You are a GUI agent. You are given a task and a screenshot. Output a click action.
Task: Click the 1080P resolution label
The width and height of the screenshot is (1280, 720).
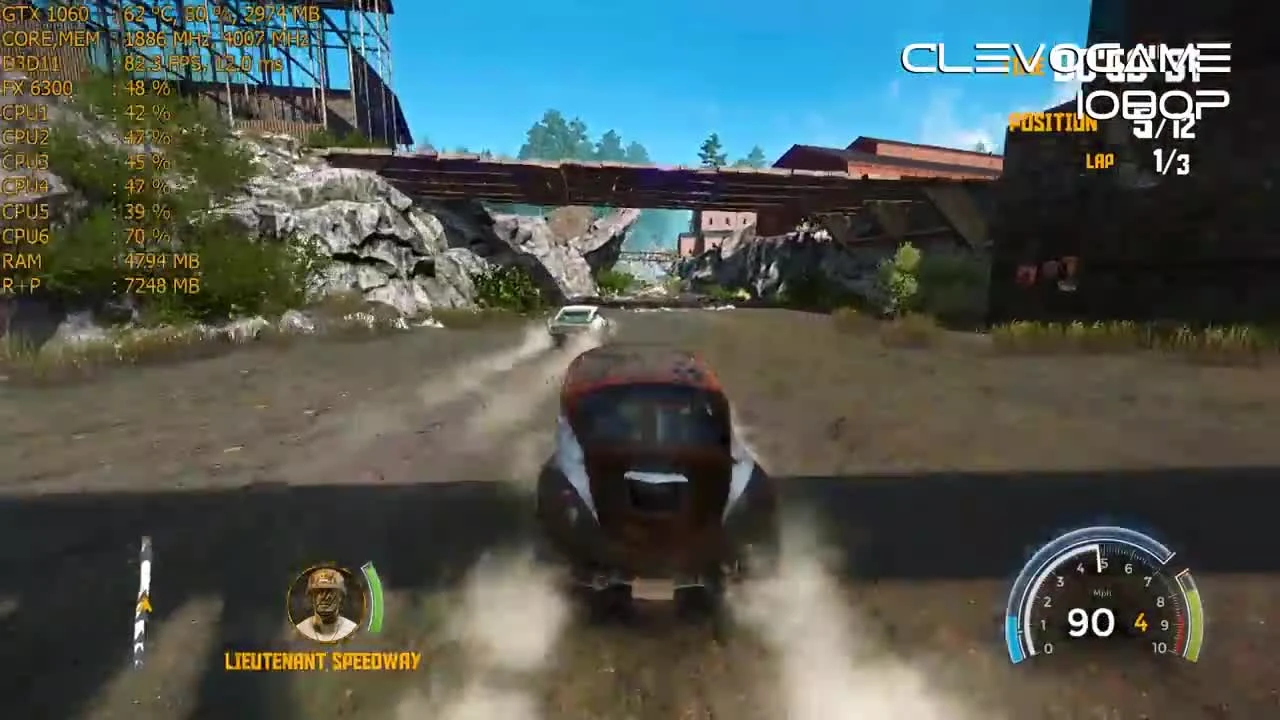pos(1150,100)
